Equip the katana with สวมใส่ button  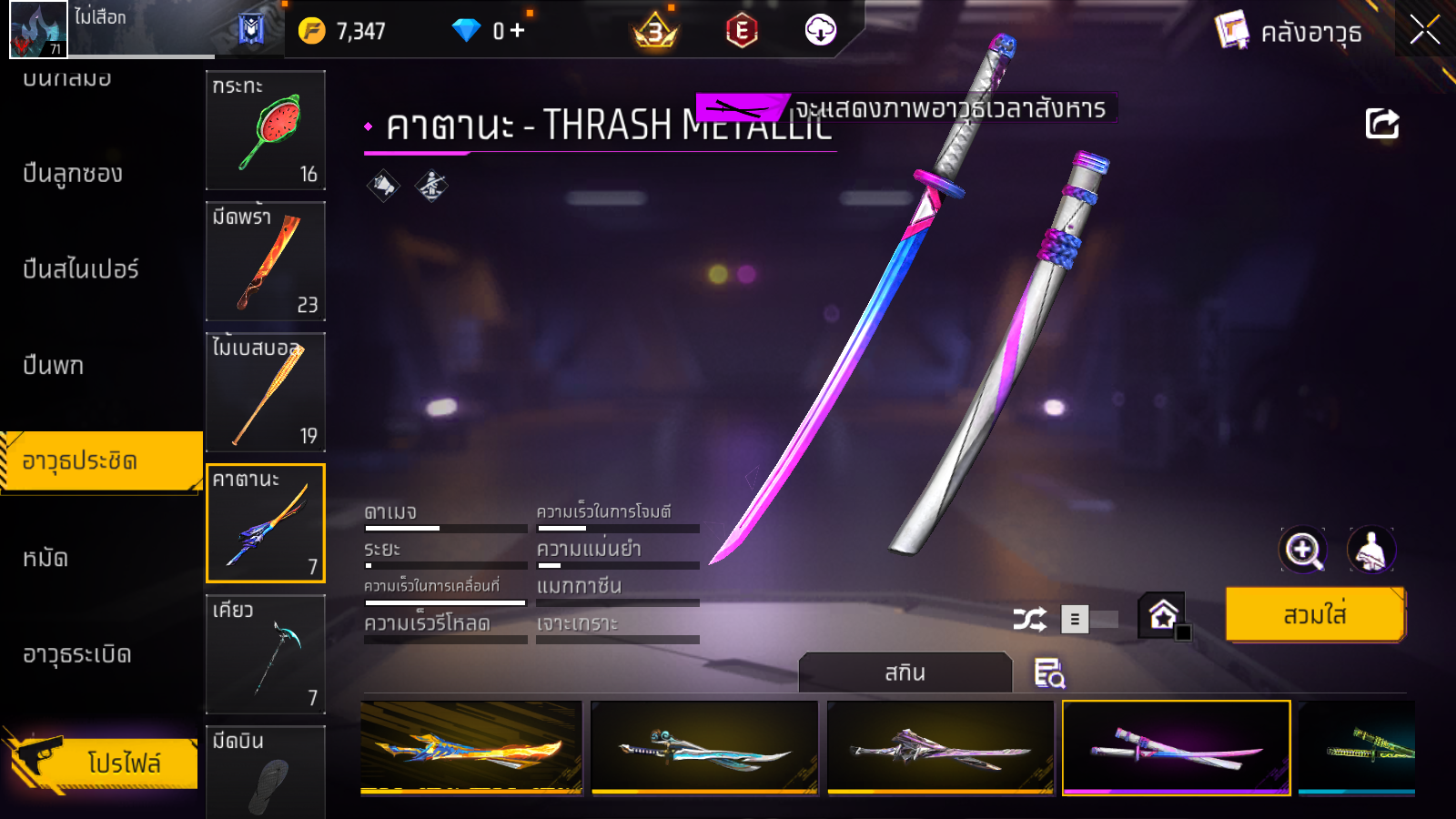tap(1314, 615)
